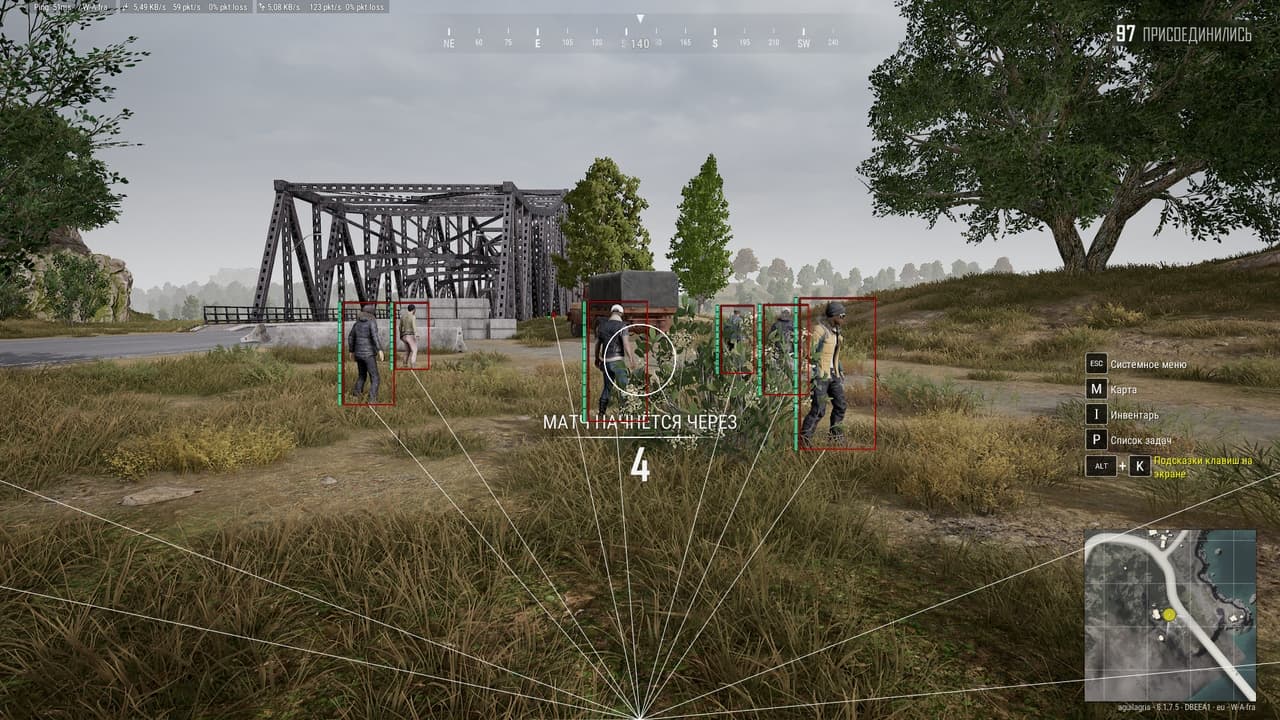Click the ESC key icon for system menu
1280x720 pixels.
click(x=1096, y=364)
